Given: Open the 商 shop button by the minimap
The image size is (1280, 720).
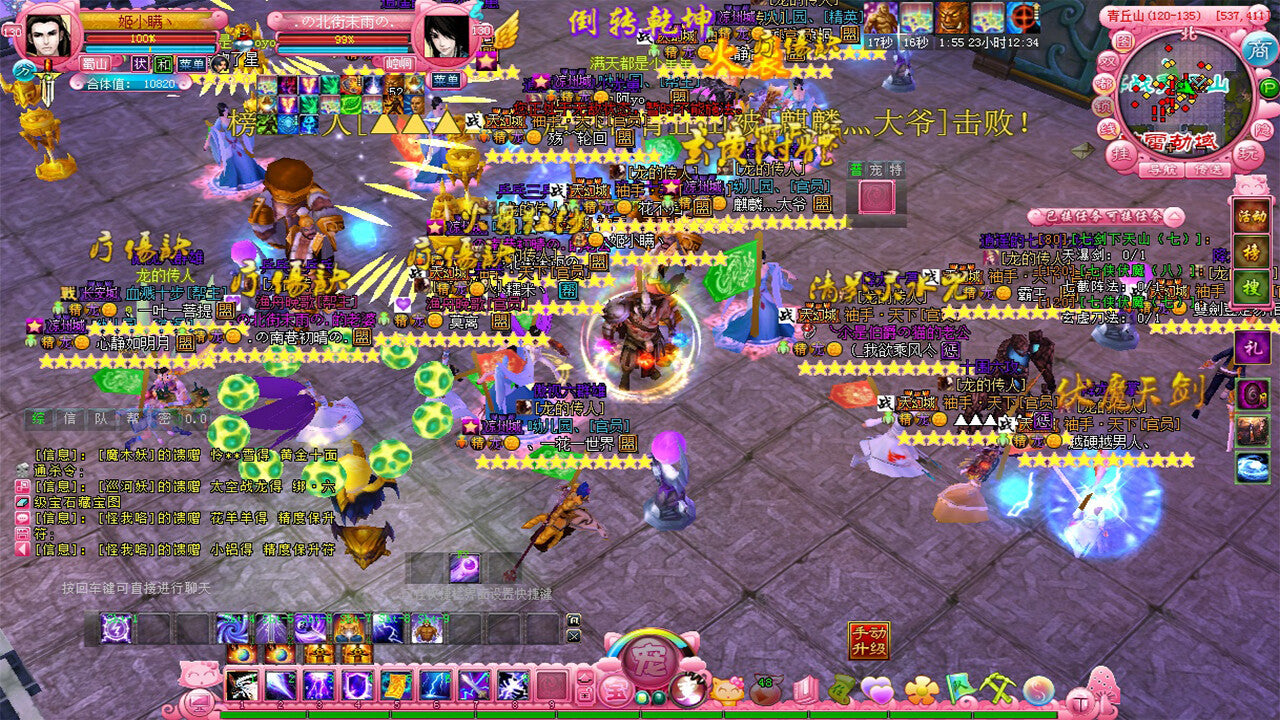Looking at the screenshot, I should (1257, 49).
